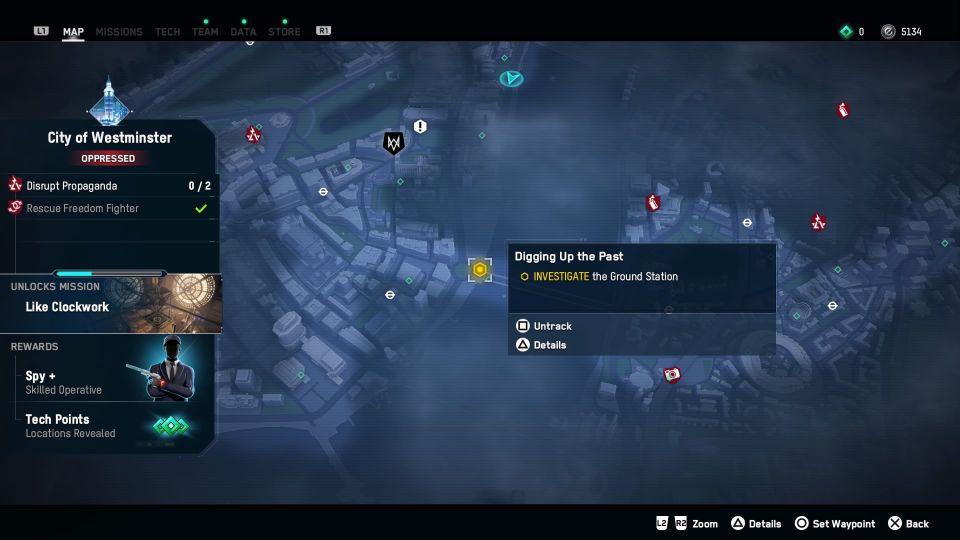The height and width of the screenshot is (540, 960).
Task: Go to the DATA tab
Action: point(243,32)
